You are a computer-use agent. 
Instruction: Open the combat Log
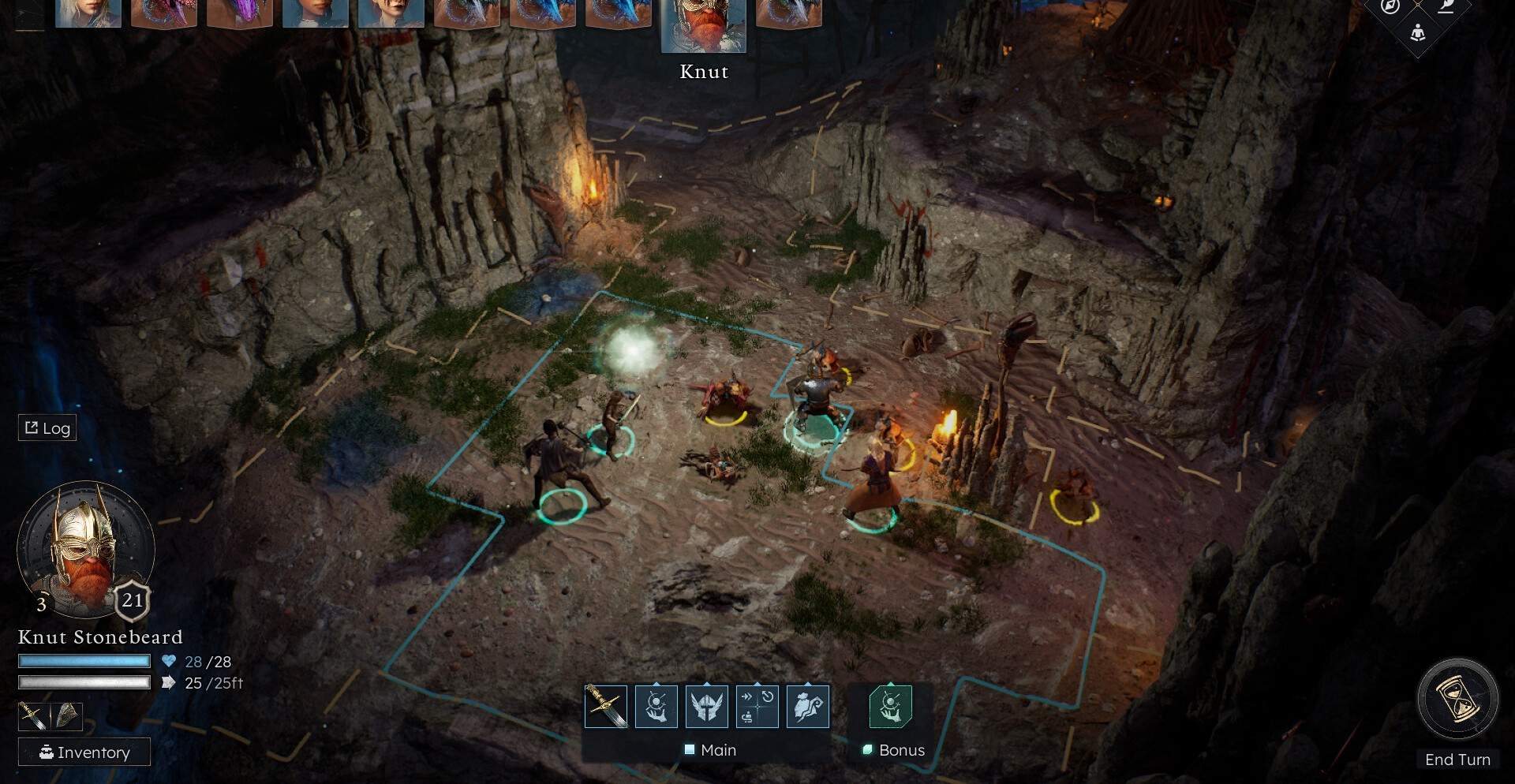tap(47, 427)
